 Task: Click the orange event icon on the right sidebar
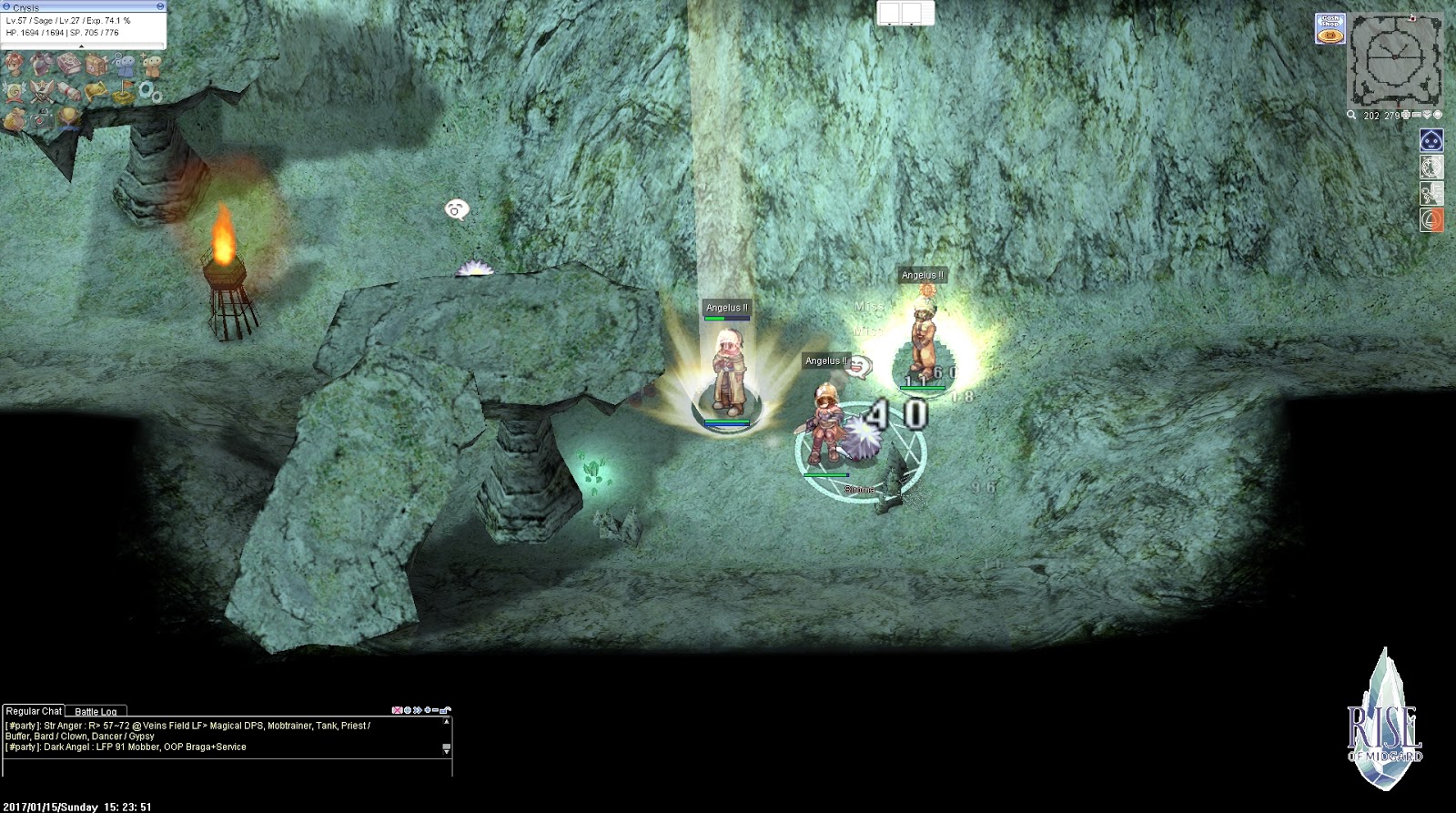(x=1431, y=218)
